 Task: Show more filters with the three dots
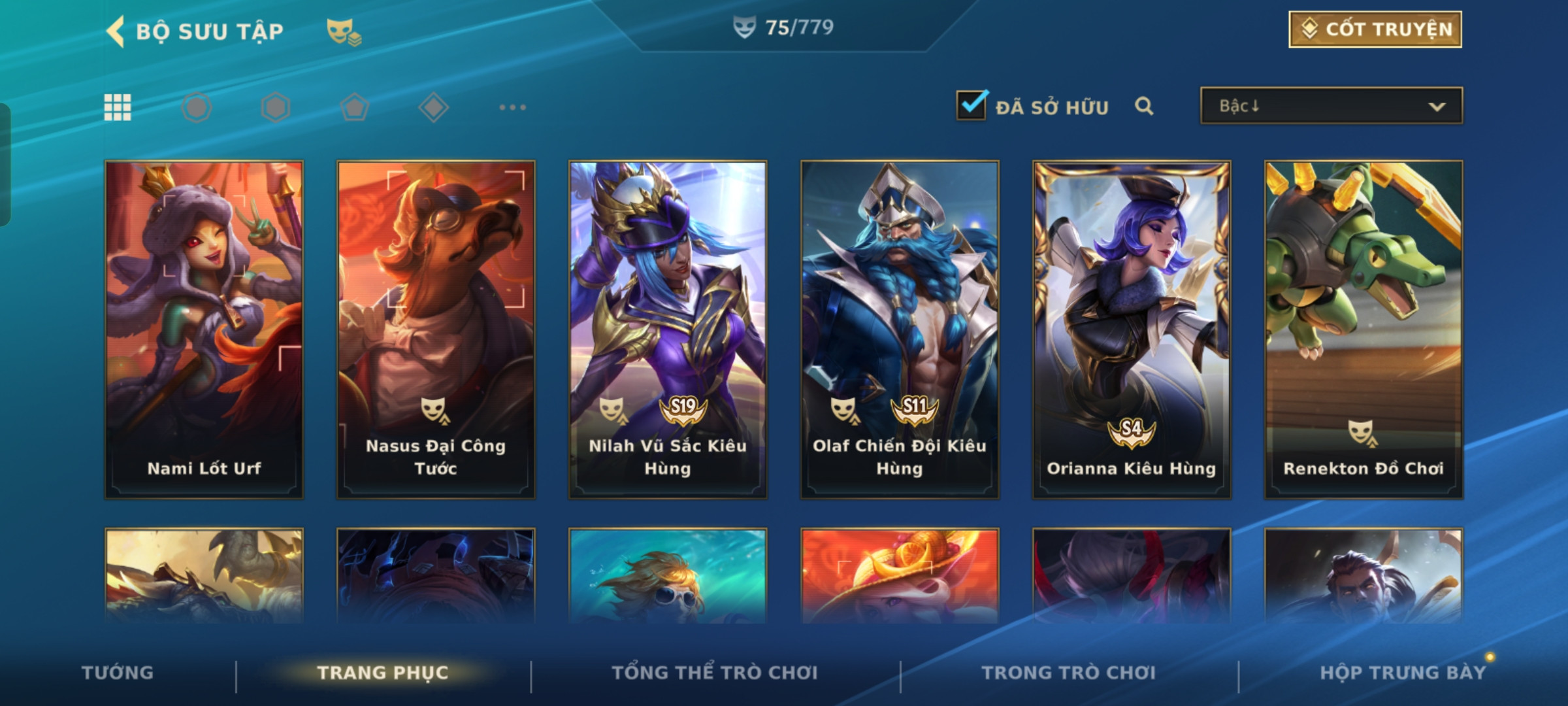point(512,107)
